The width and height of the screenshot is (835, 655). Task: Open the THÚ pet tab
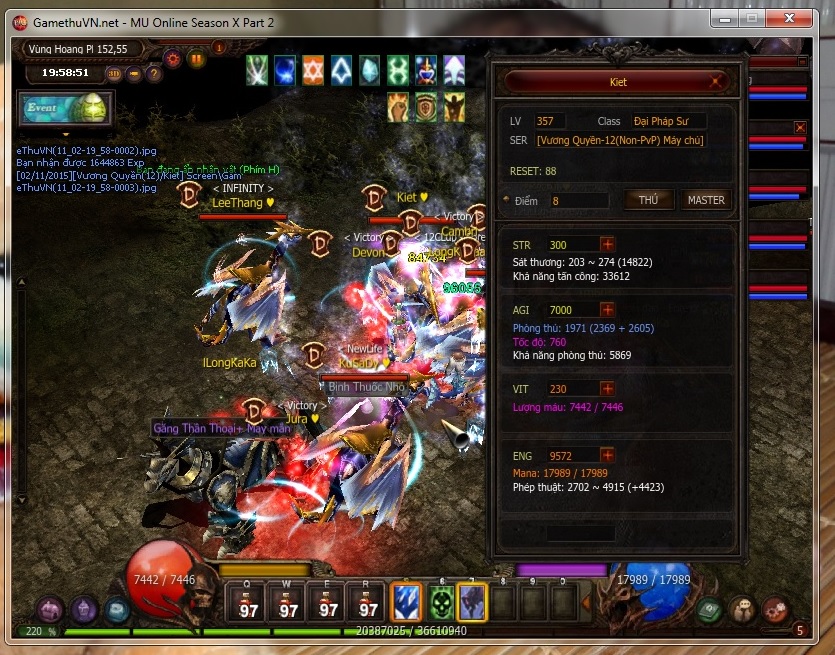[x=649, y=200]
